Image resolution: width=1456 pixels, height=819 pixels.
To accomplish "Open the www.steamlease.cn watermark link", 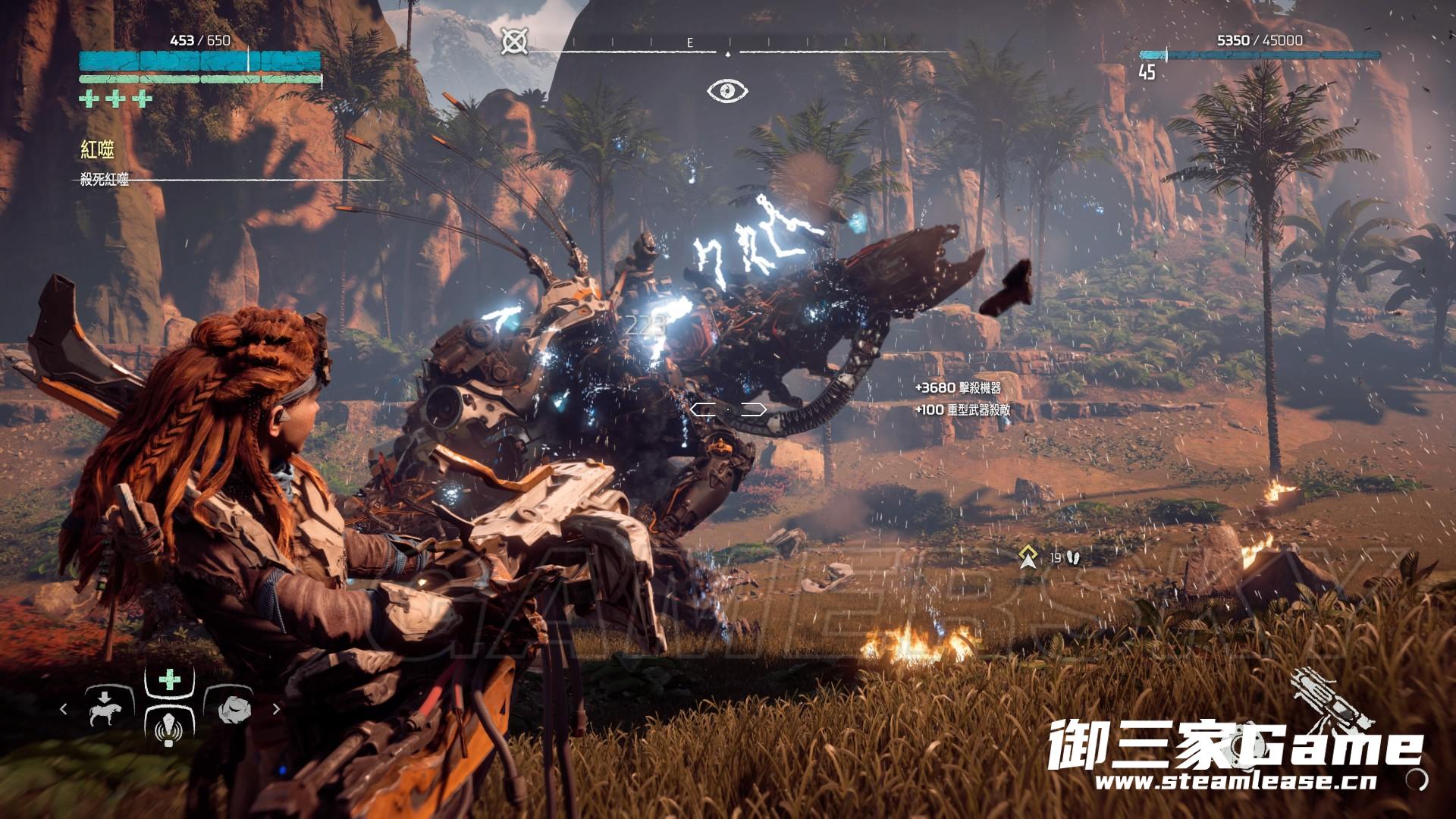I will pyautogui.click(x=1235, y=782).
